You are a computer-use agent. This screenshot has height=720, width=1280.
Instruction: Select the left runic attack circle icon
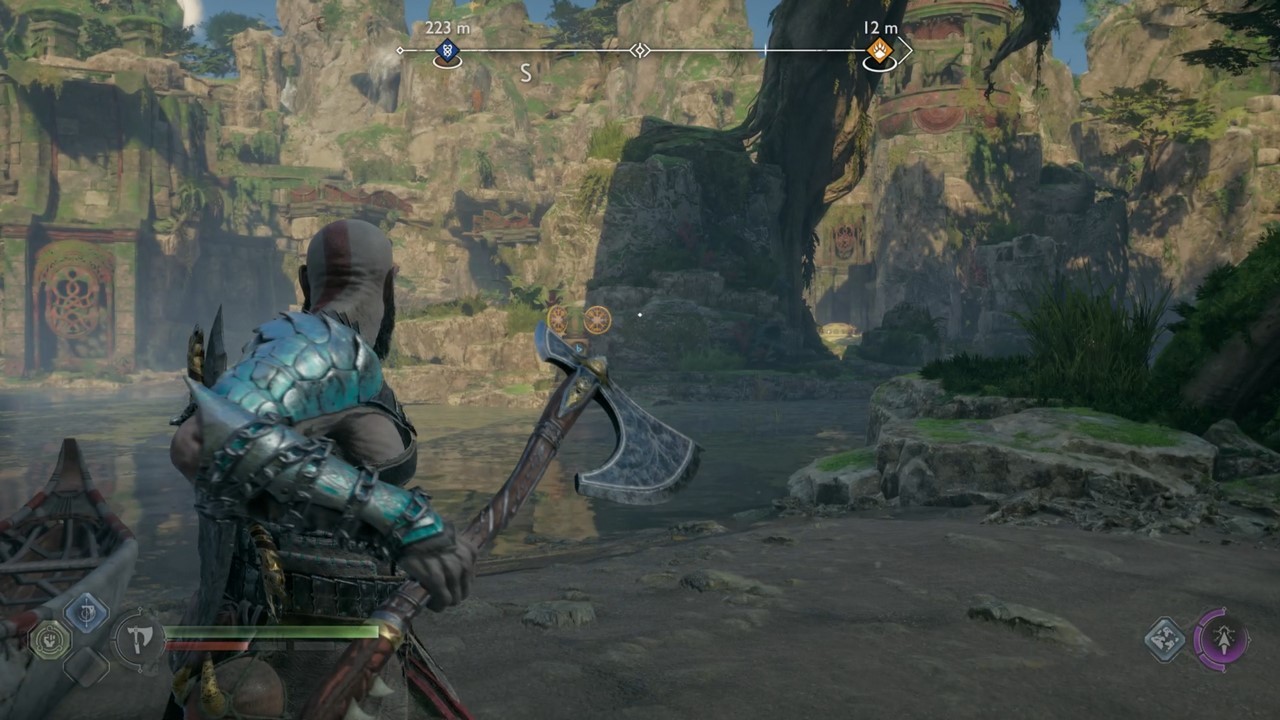pyautogui.click(x=556, y=320)
